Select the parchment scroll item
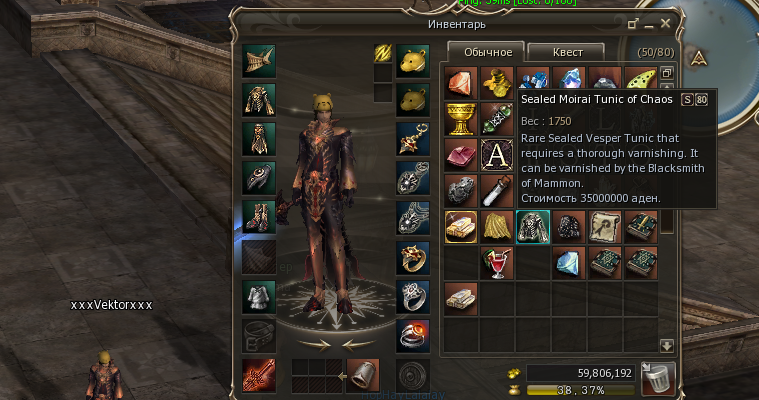 (x=605, y=227)
